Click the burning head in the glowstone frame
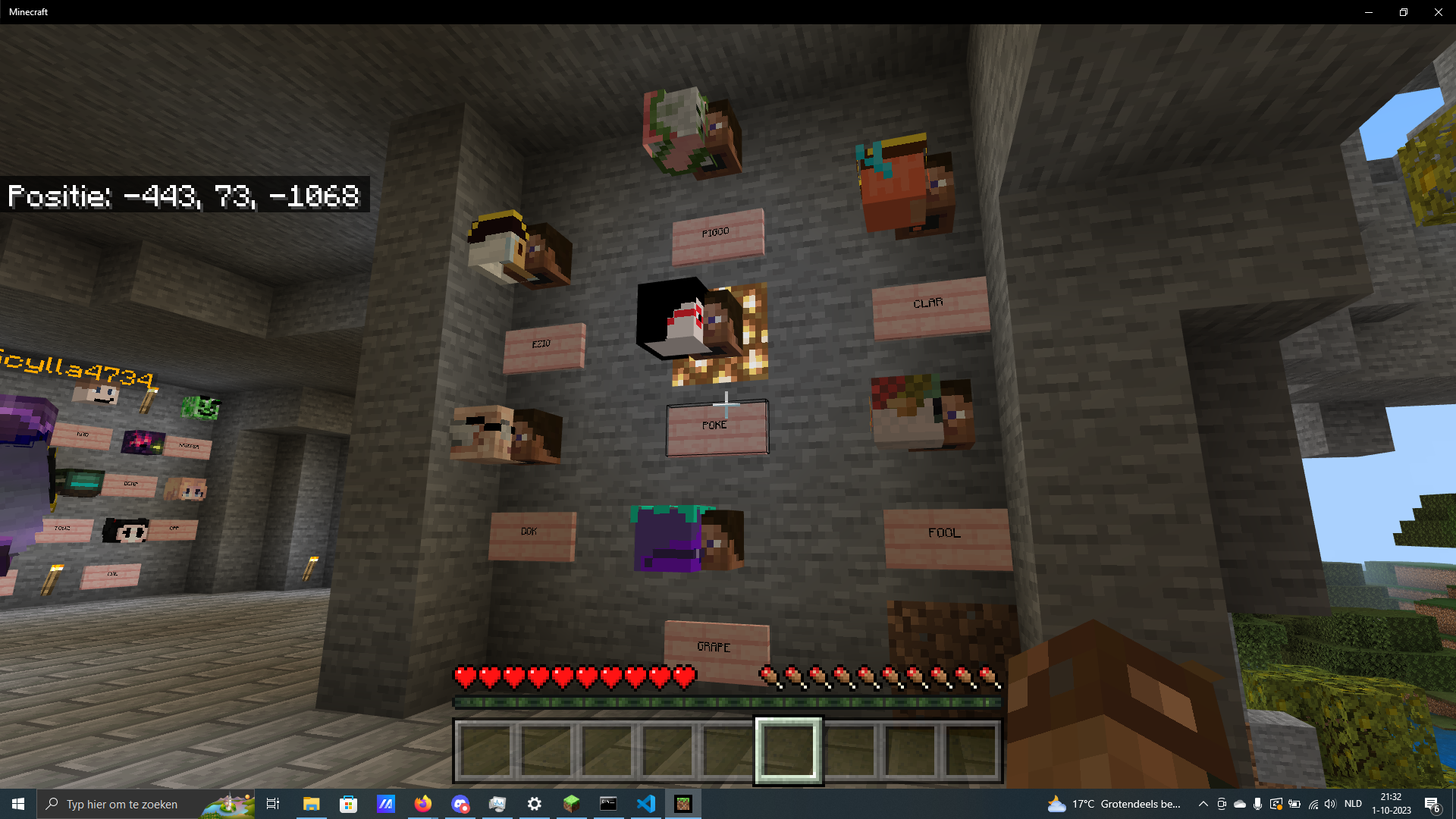1456x819 pixels. pyautogui.click(x=698, y=326)
